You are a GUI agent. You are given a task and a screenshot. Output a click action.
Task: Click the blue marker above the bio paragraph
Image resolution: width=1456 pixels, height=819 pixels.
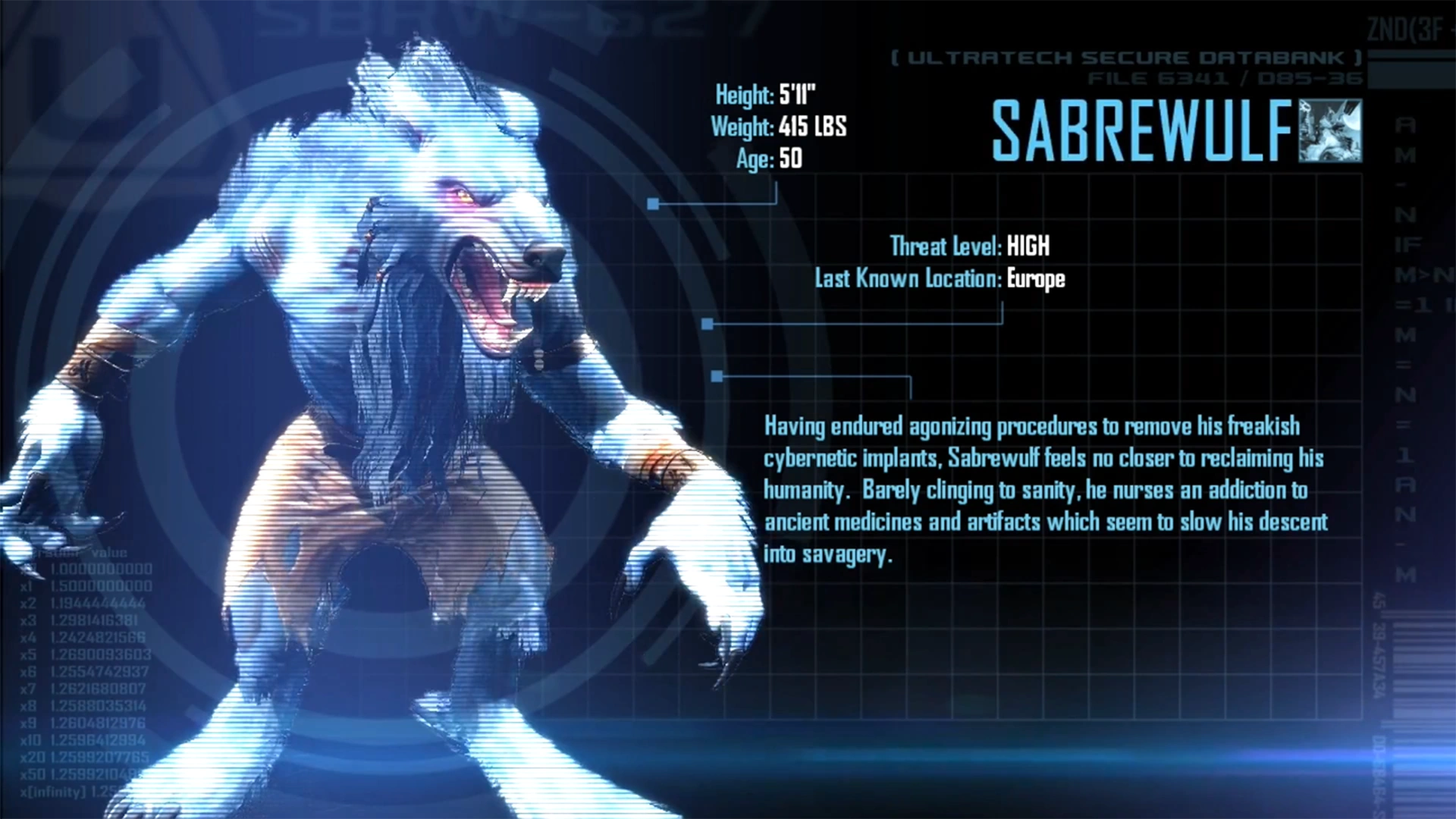716,375
